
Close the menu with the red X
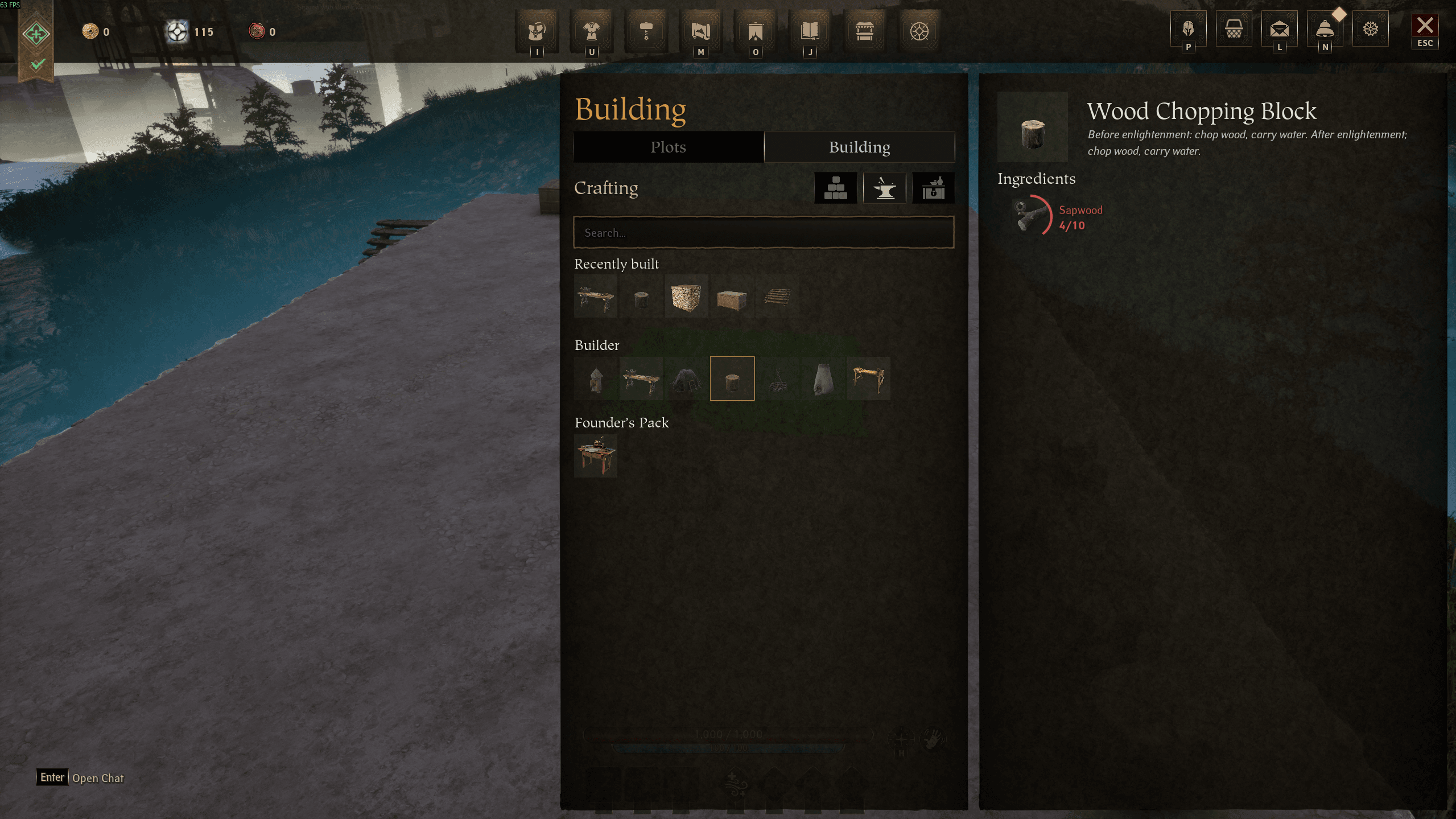[1425, 26]
